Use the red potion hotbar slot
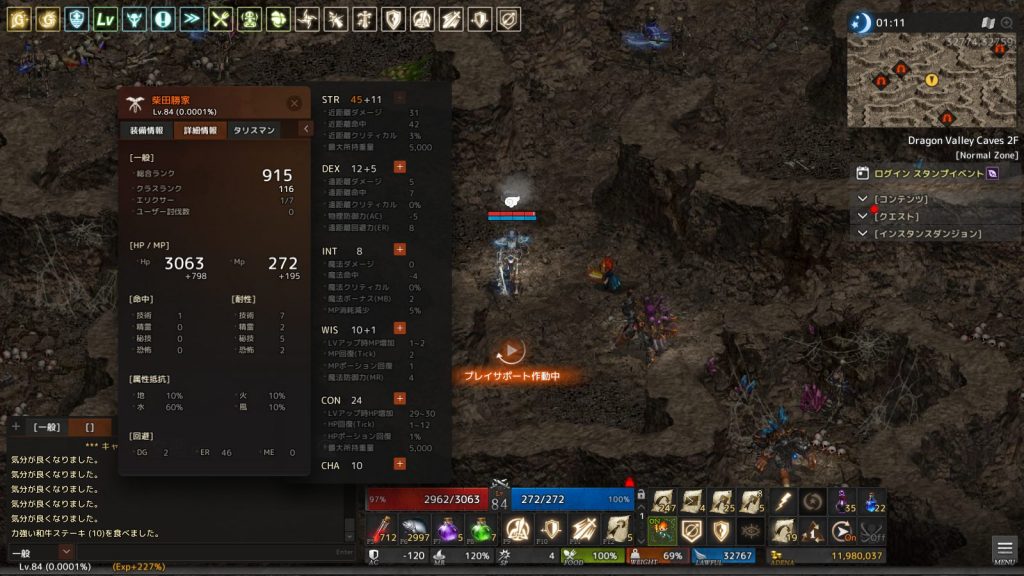 coord(382,527)
